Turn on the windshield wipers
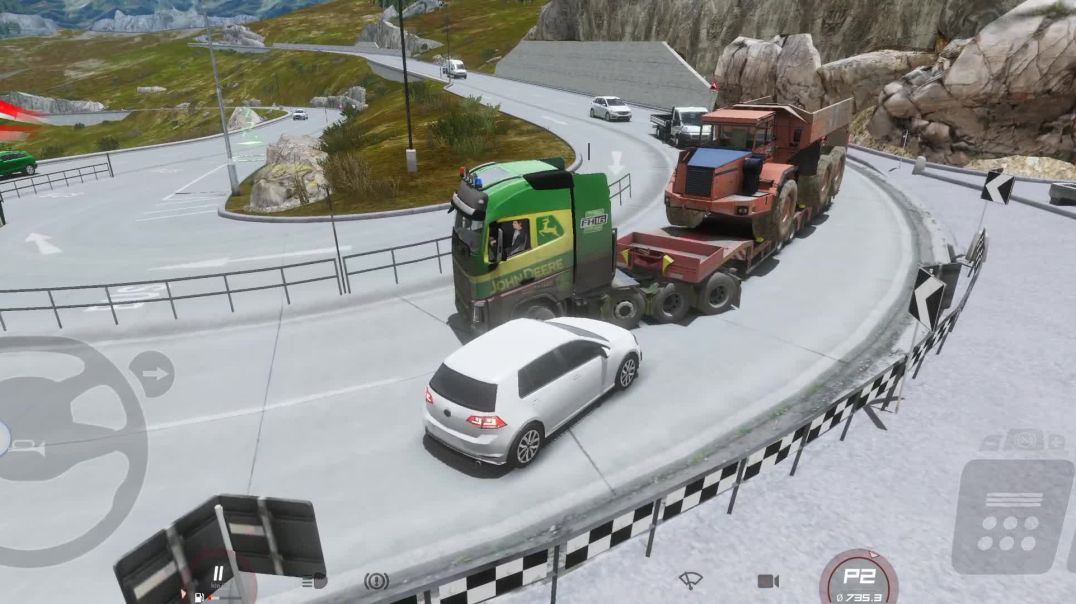 click(690, 580)
